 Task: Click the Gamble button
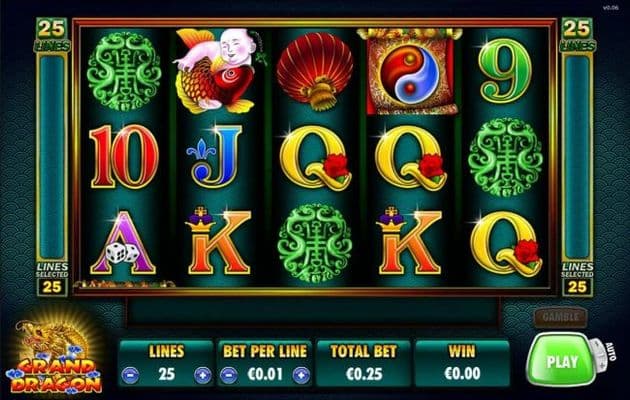tap(558, 316)
